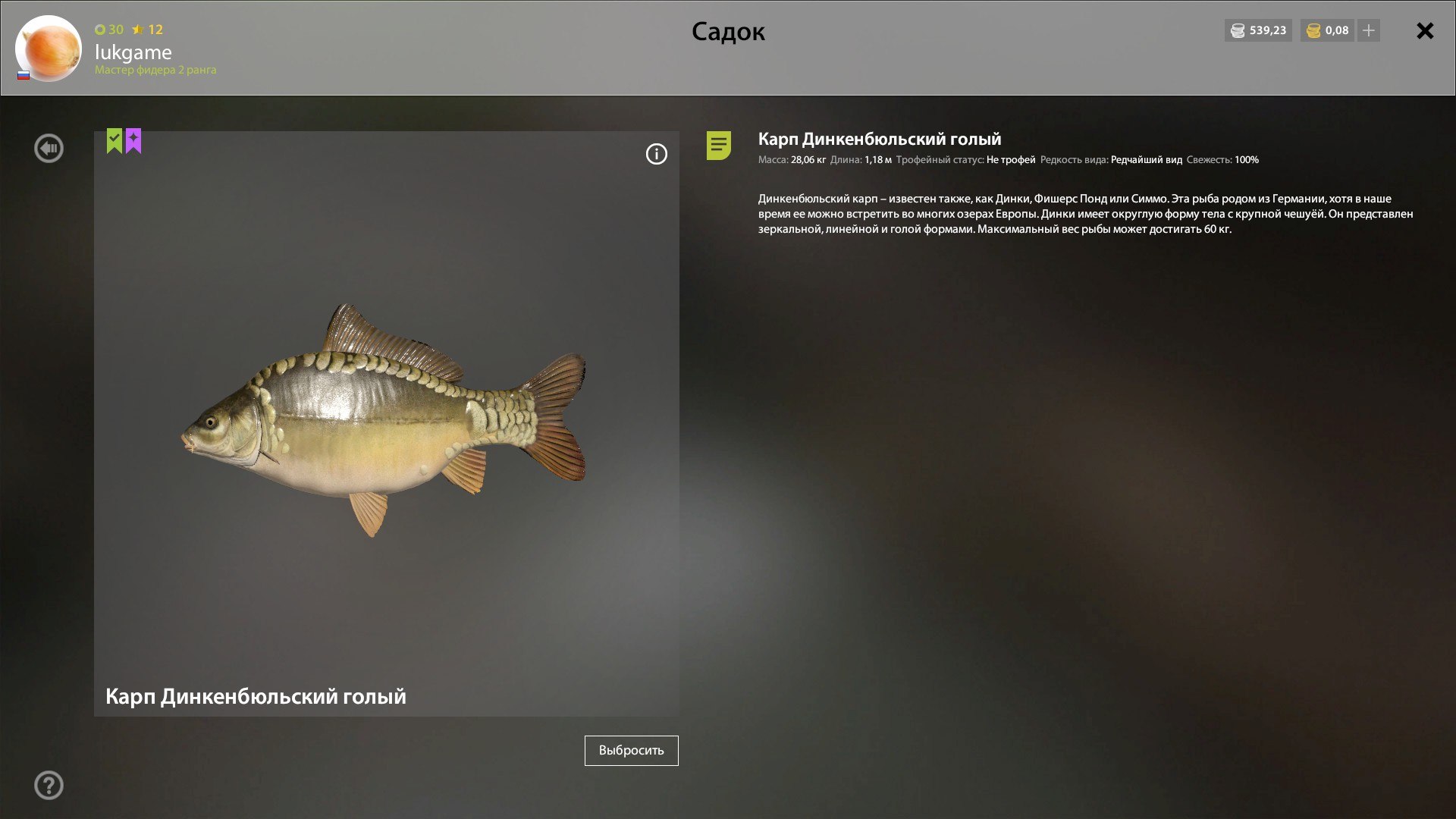
Task: Open the lukgame onion profile avatar
Action: click(49, 48)
